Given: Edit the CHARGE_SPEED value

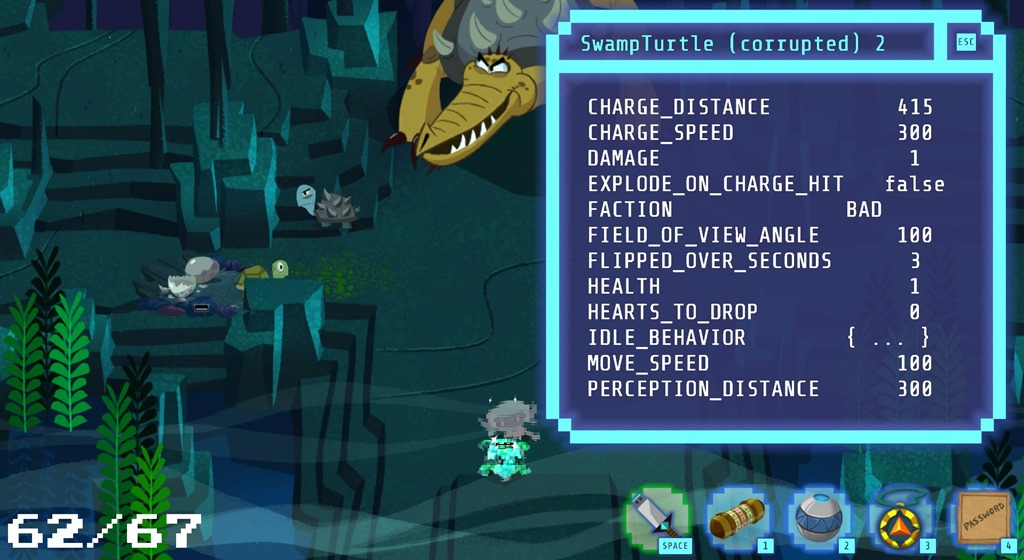Looking at the screenshot, I should coord(914,133).
